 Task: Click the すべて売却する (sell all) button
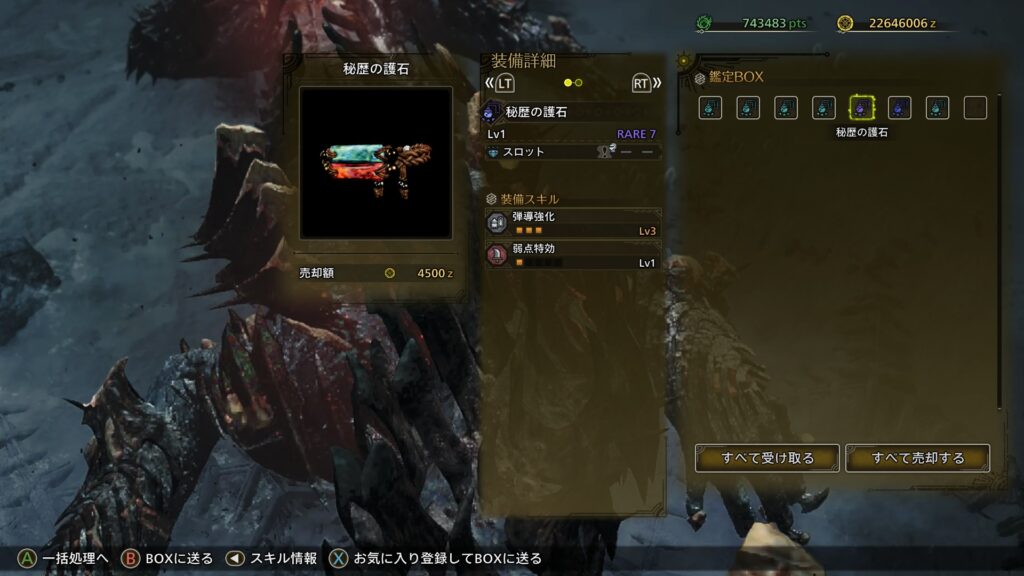coord(917,458)
